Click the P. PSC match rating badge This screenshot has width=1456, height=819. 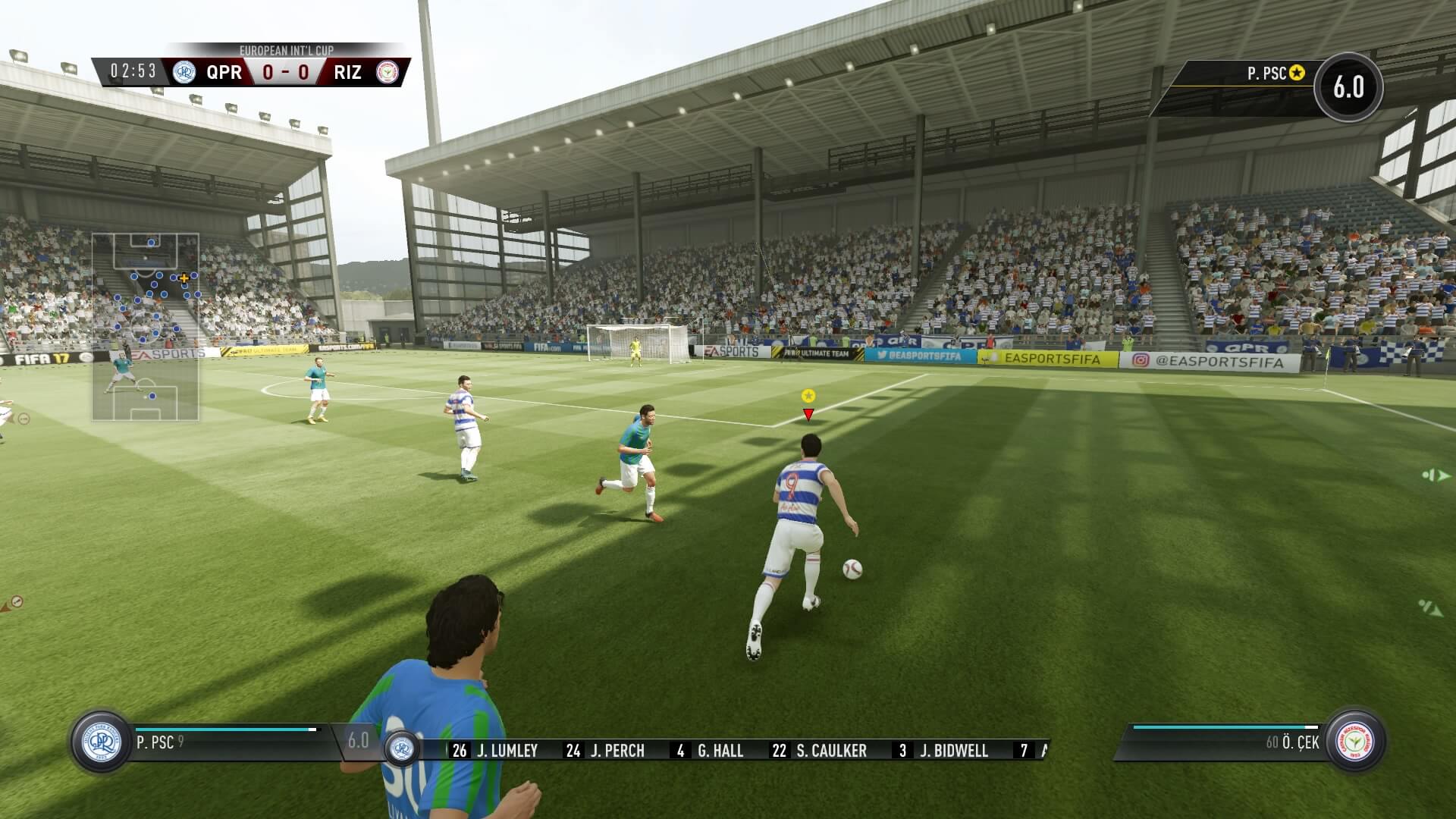[1348, 87]
